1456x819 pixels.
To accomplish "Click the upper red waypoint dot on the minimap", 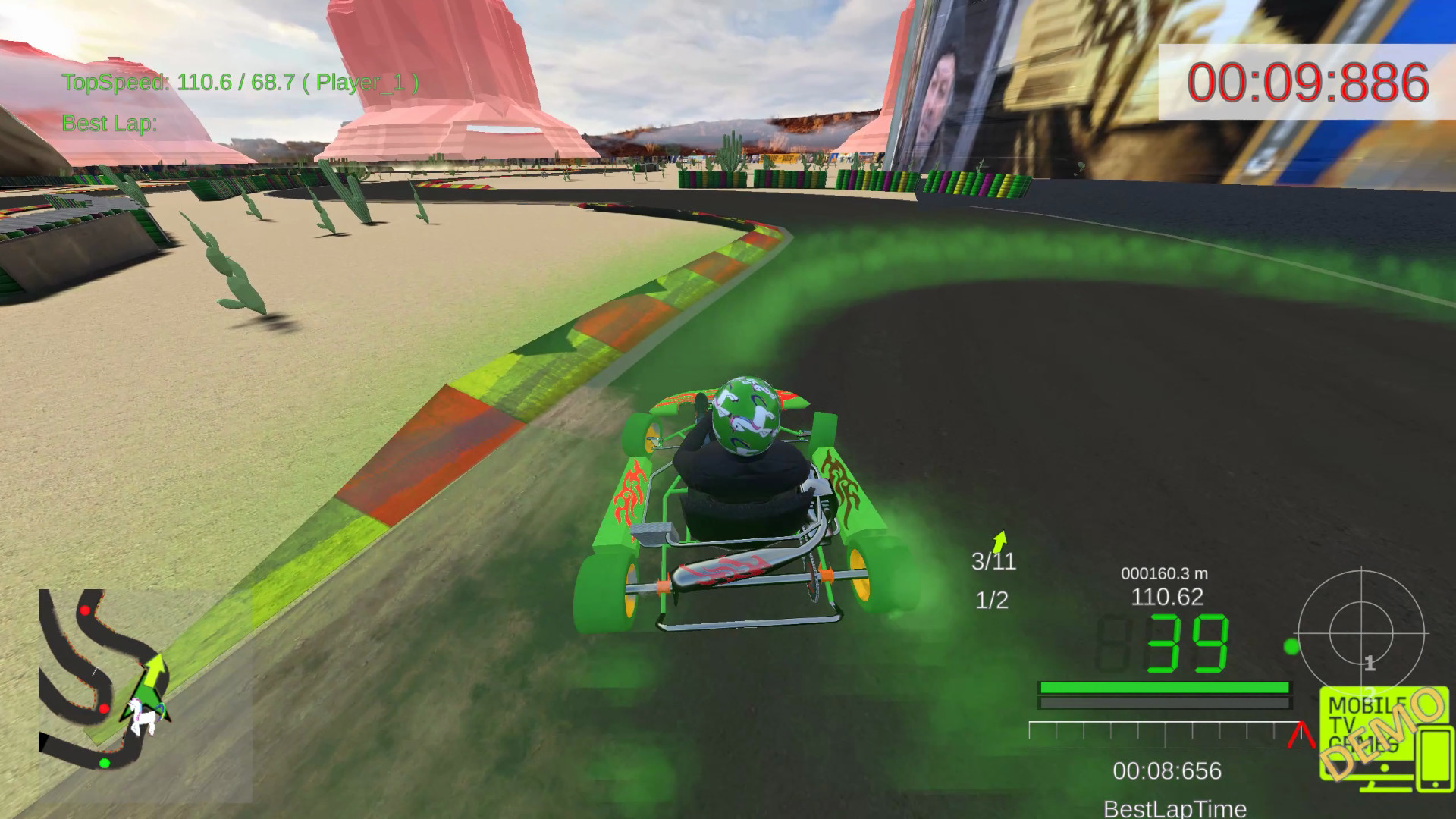I will pos(84,610).
